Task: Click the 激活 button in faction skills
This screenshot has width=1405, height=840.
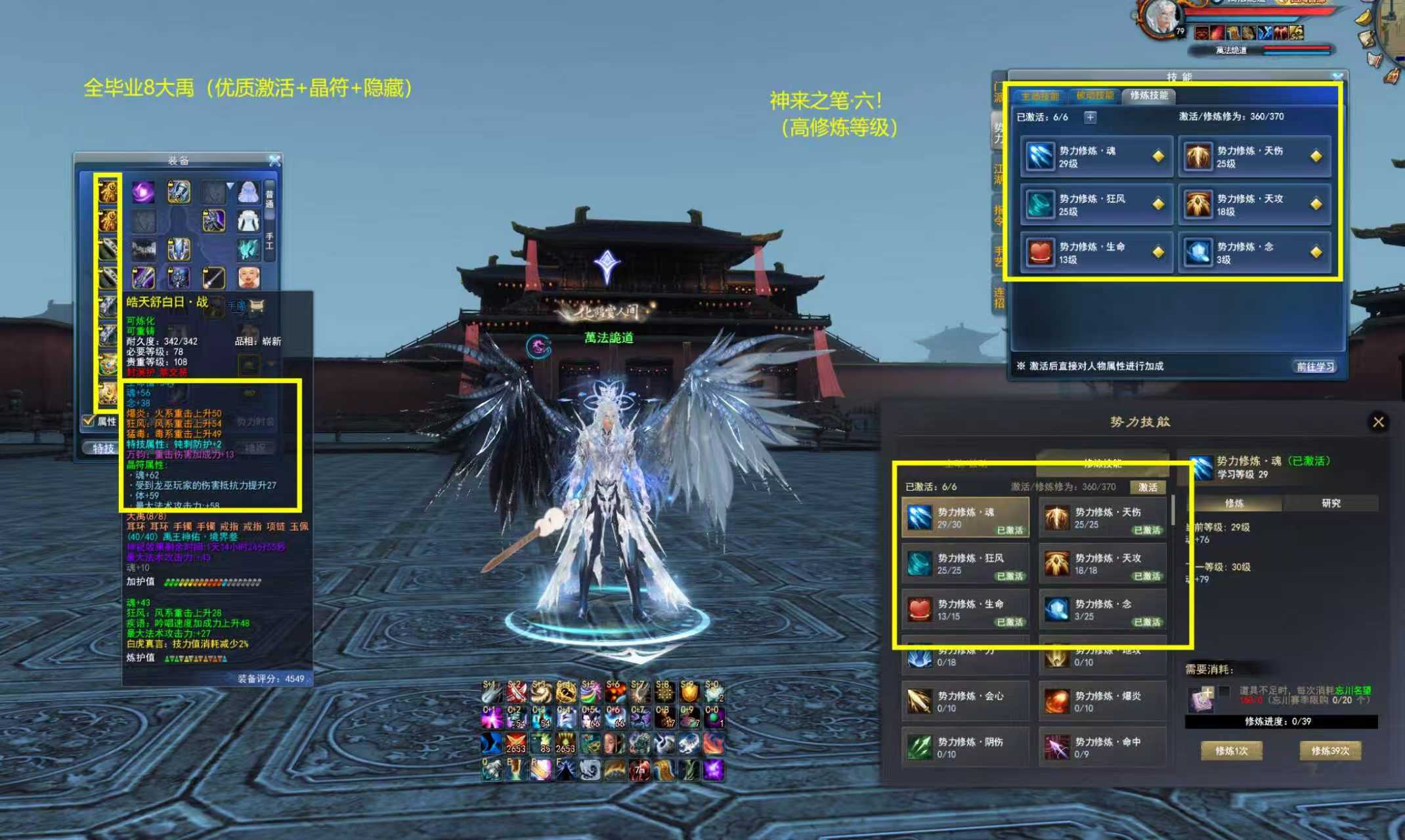Action: pyautogui.click(x=1148, y=487)
